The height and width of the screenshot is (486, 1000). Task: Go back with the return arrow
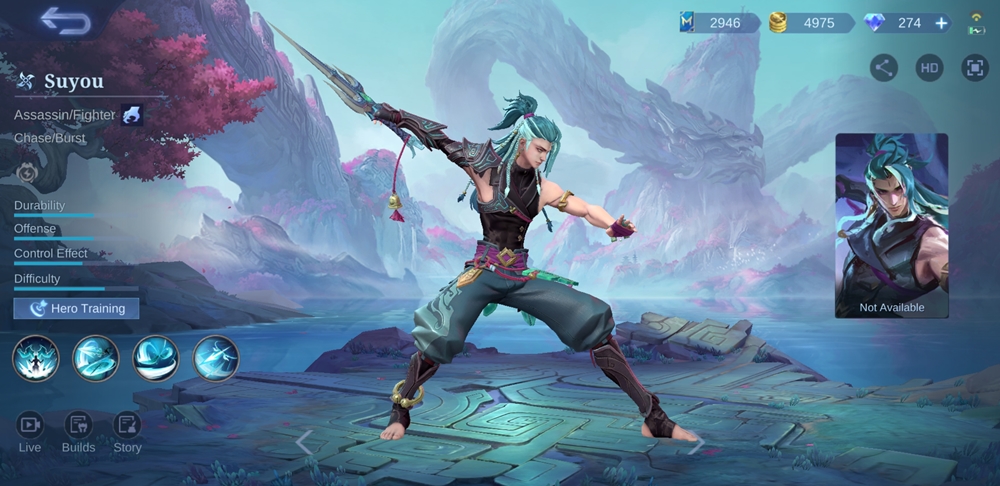pyautogui.click(x=66, y=20)
